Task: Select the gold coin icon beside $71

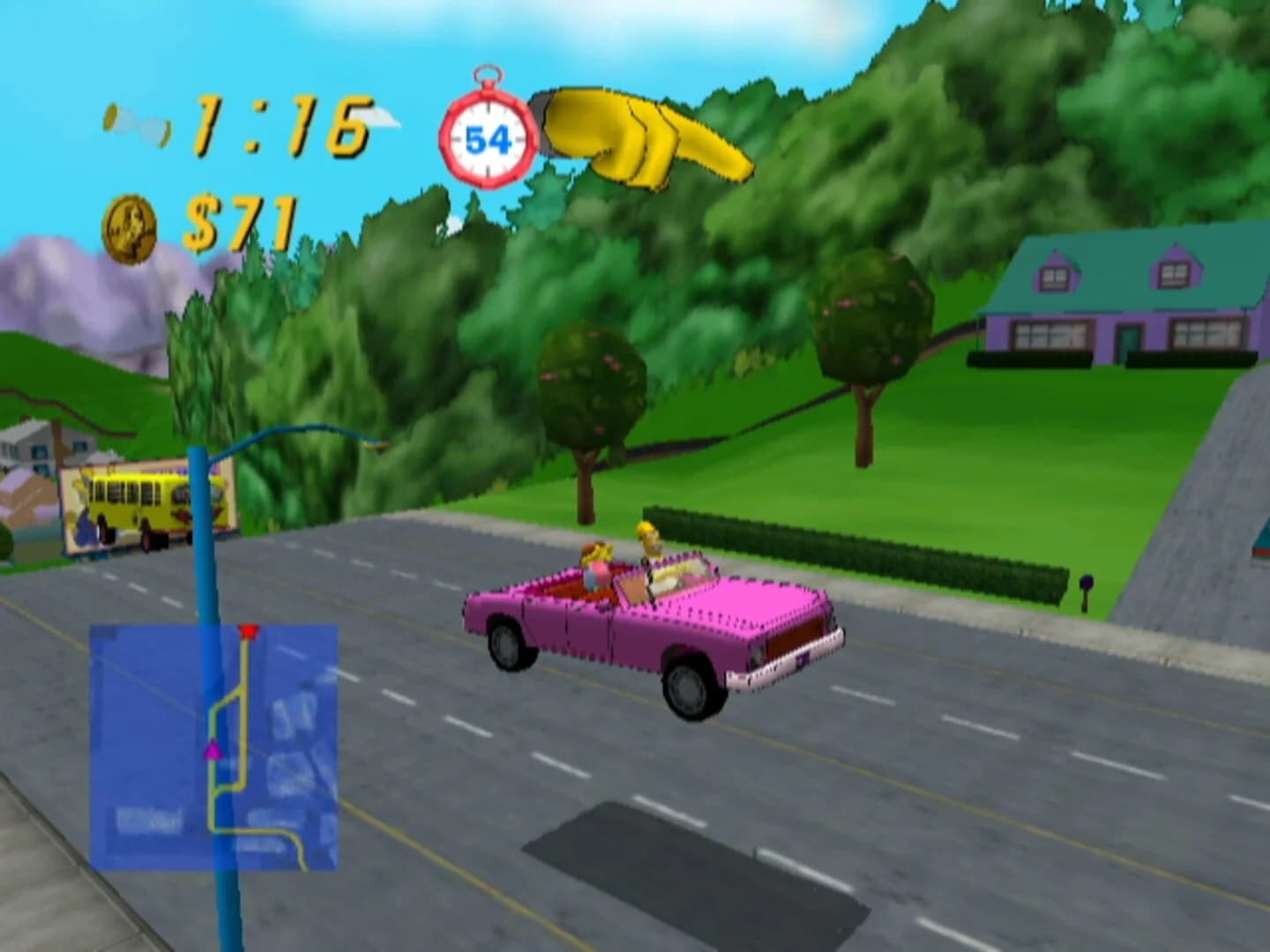Action: (130, 227)
